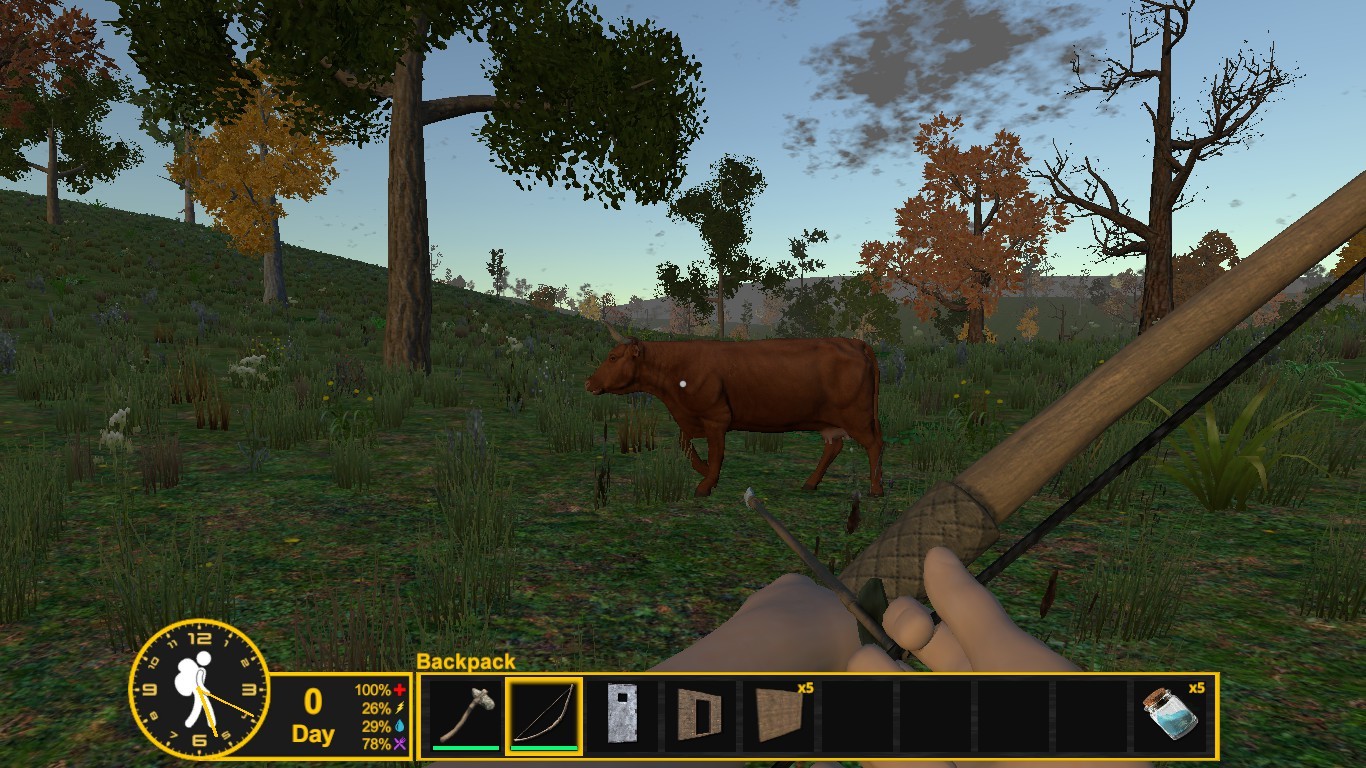Viewport: 1366px width, 768px height.
Task: Click the Day counter display
Action: point(313,718)
